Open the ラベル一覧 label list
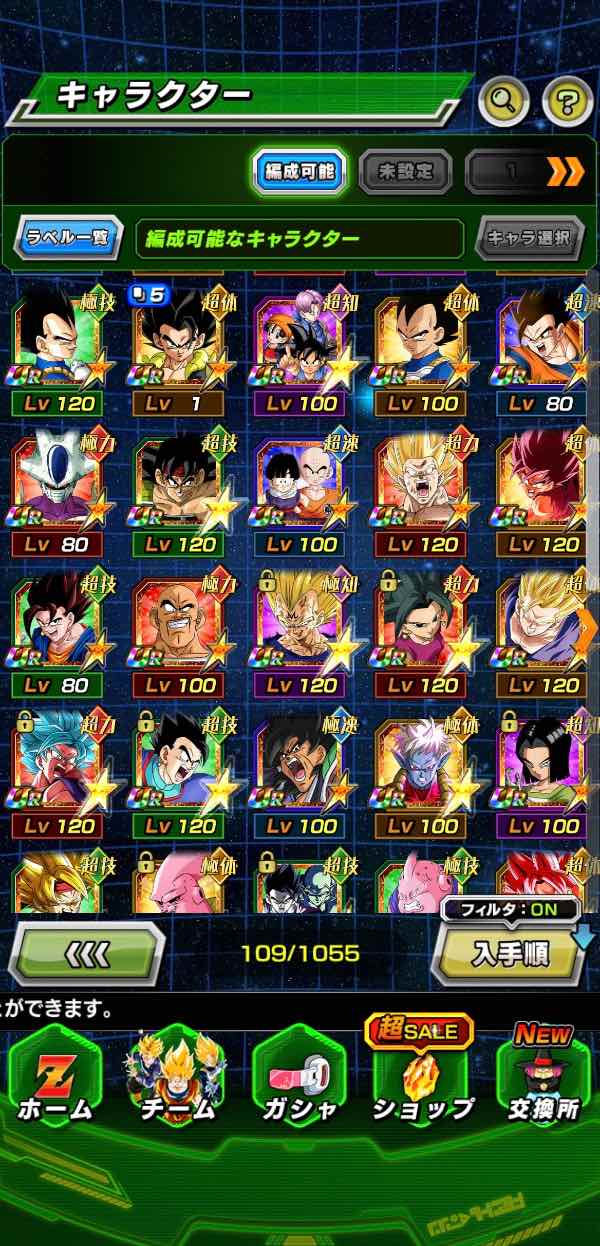Screen dimensions: 600x1246 click(68, 239)
